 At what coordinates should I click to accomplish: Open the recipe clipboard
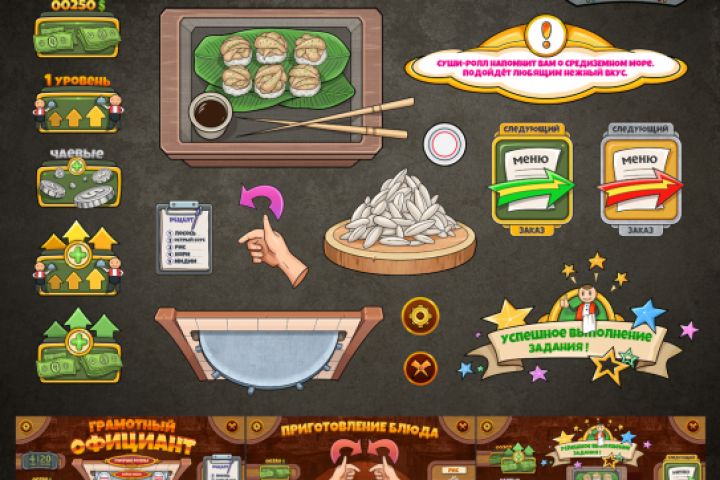click(x=184, y=237)
